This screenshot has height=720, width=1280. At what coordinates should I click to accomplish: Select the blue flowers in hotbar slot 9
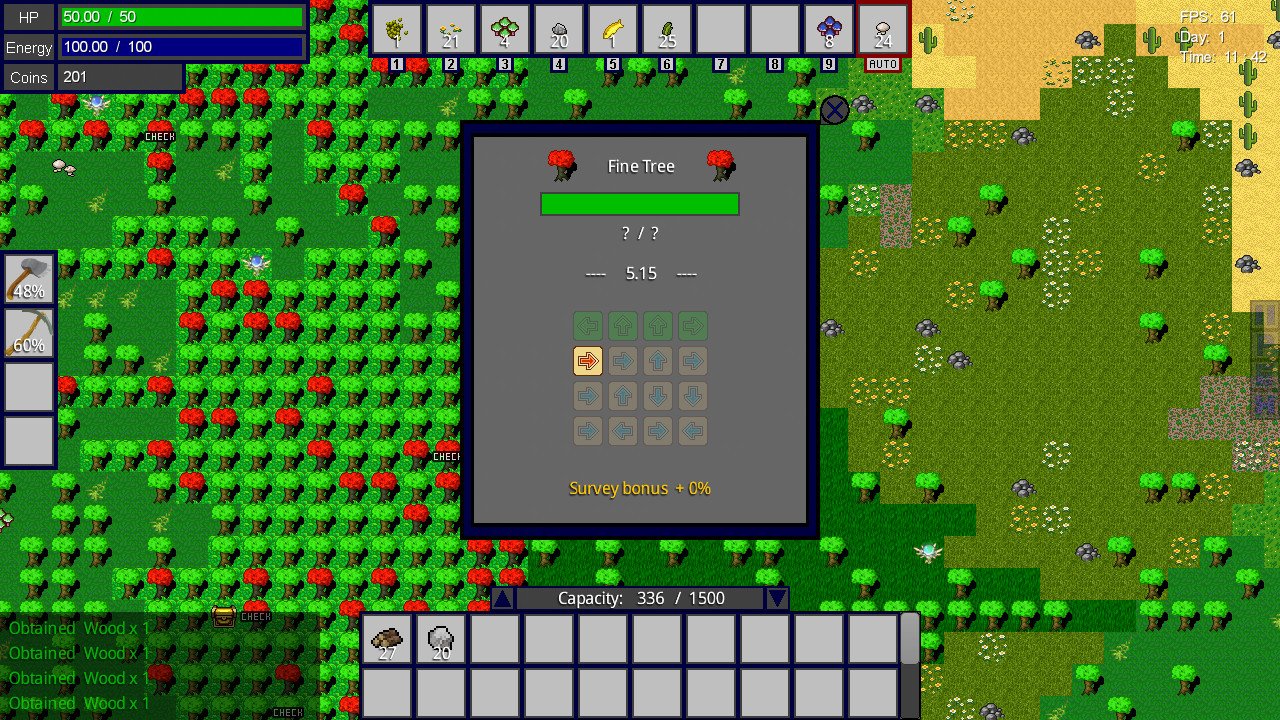pyautogui.click(x=828, y=27)
